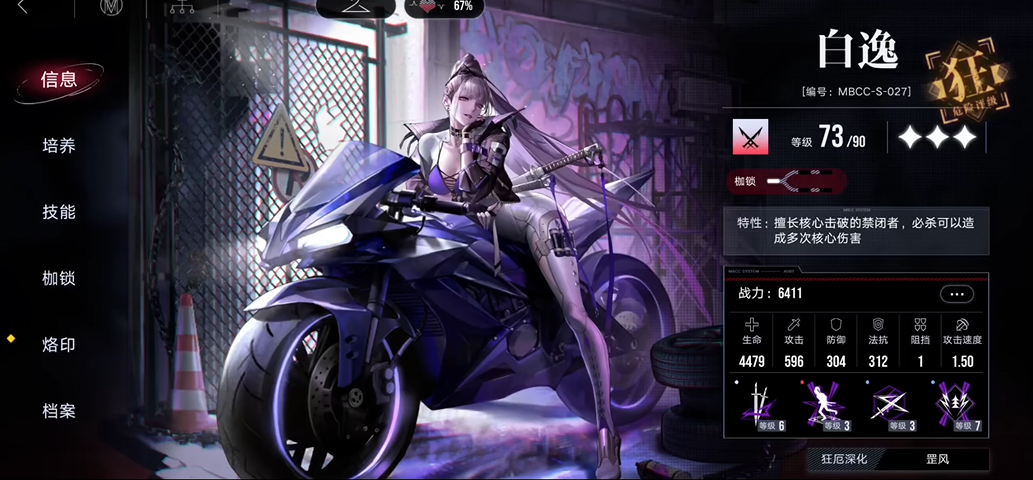
Task: Open the three-dot stats details button
Action: pos(956,294)
